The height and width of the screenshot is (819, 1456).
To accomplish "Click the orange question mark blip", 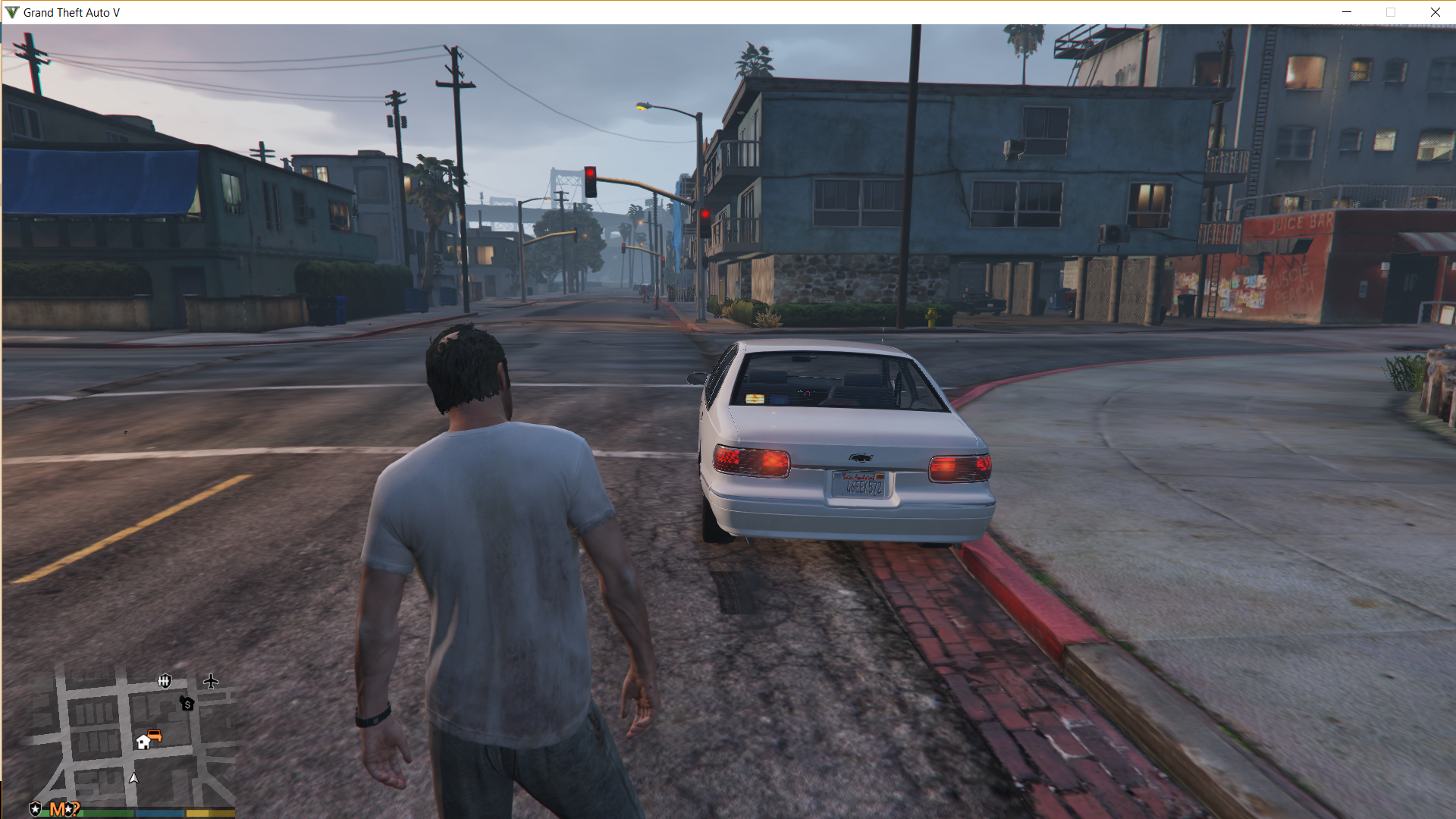I will point(74,808).
